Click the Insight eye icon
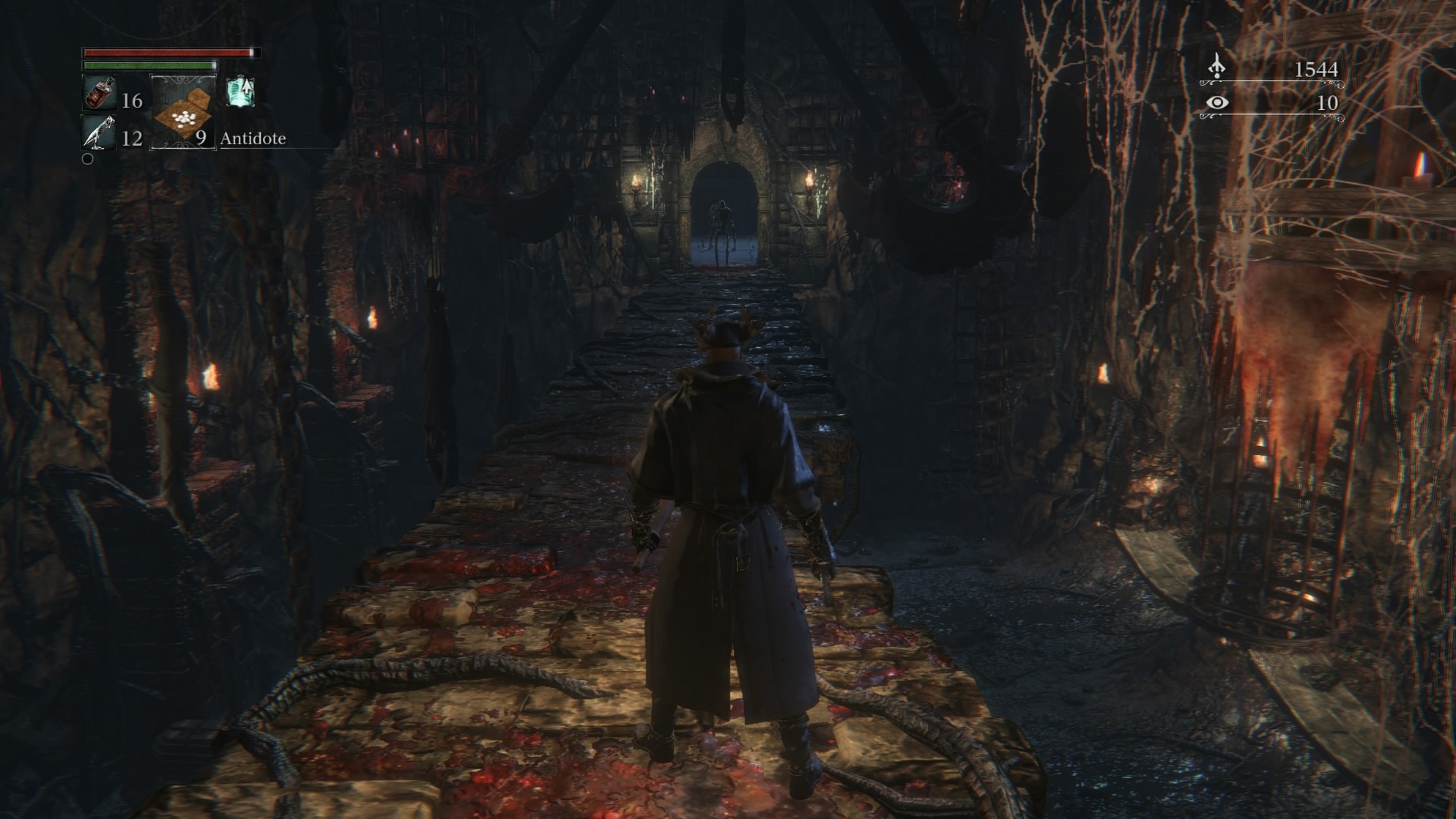 click(1217, 103)
